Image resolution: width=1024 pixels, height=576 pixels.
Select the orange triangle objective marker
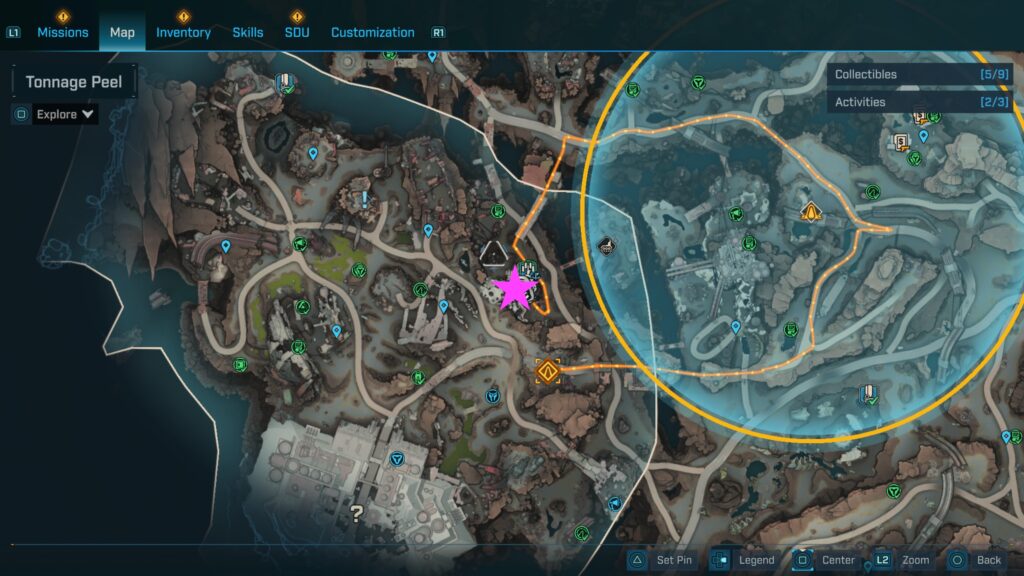(811, 212)
